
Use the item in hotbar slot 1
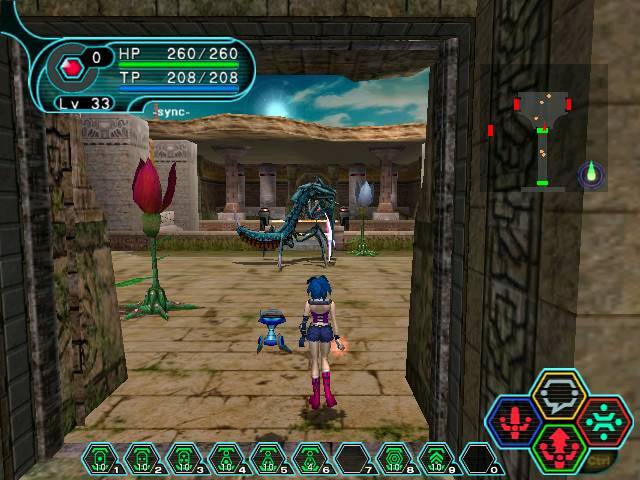99,457
